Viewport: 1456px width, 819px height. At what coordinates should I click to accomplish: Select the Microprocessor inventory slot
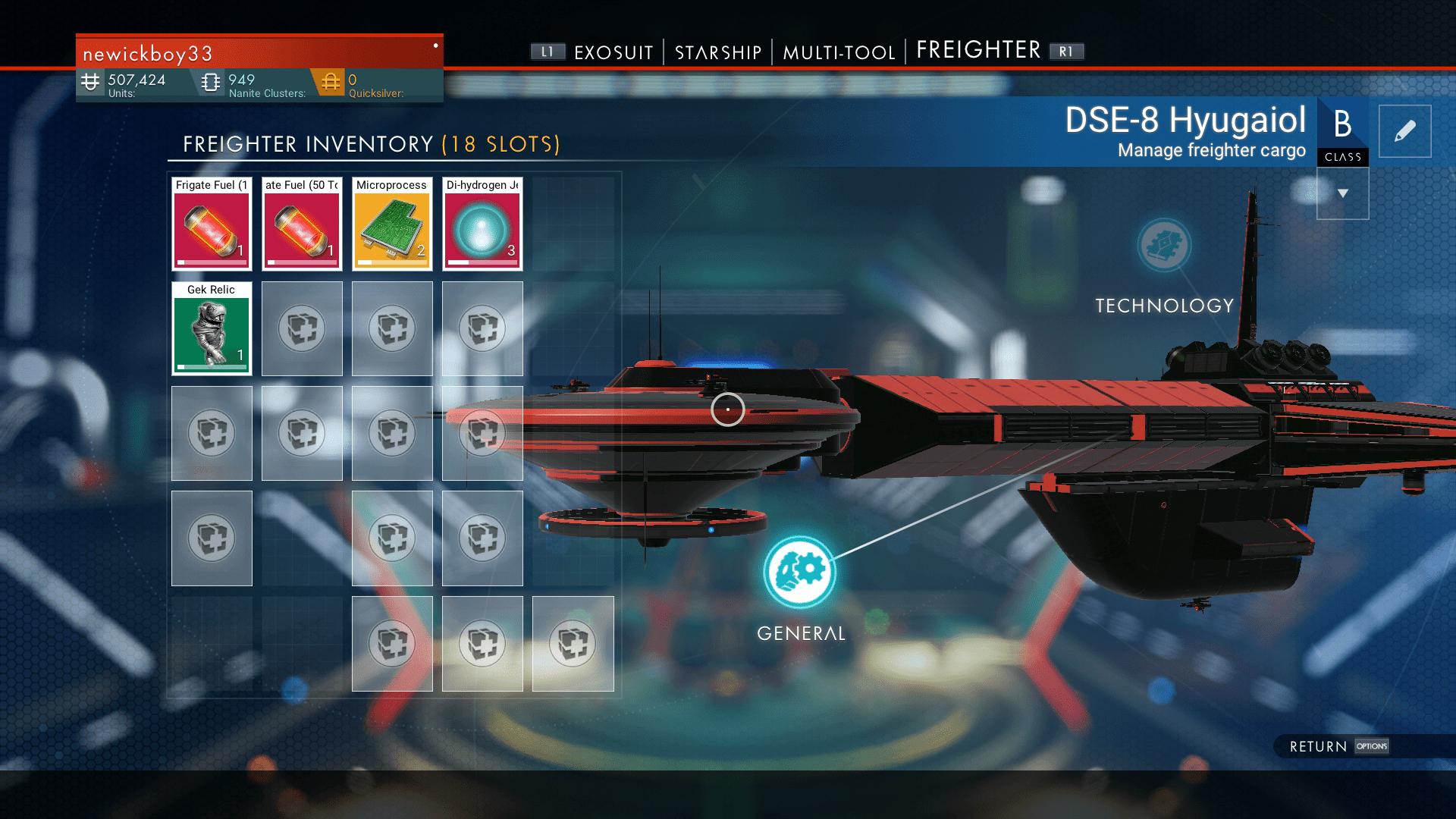pyautogui.click(x=392, y=224)
